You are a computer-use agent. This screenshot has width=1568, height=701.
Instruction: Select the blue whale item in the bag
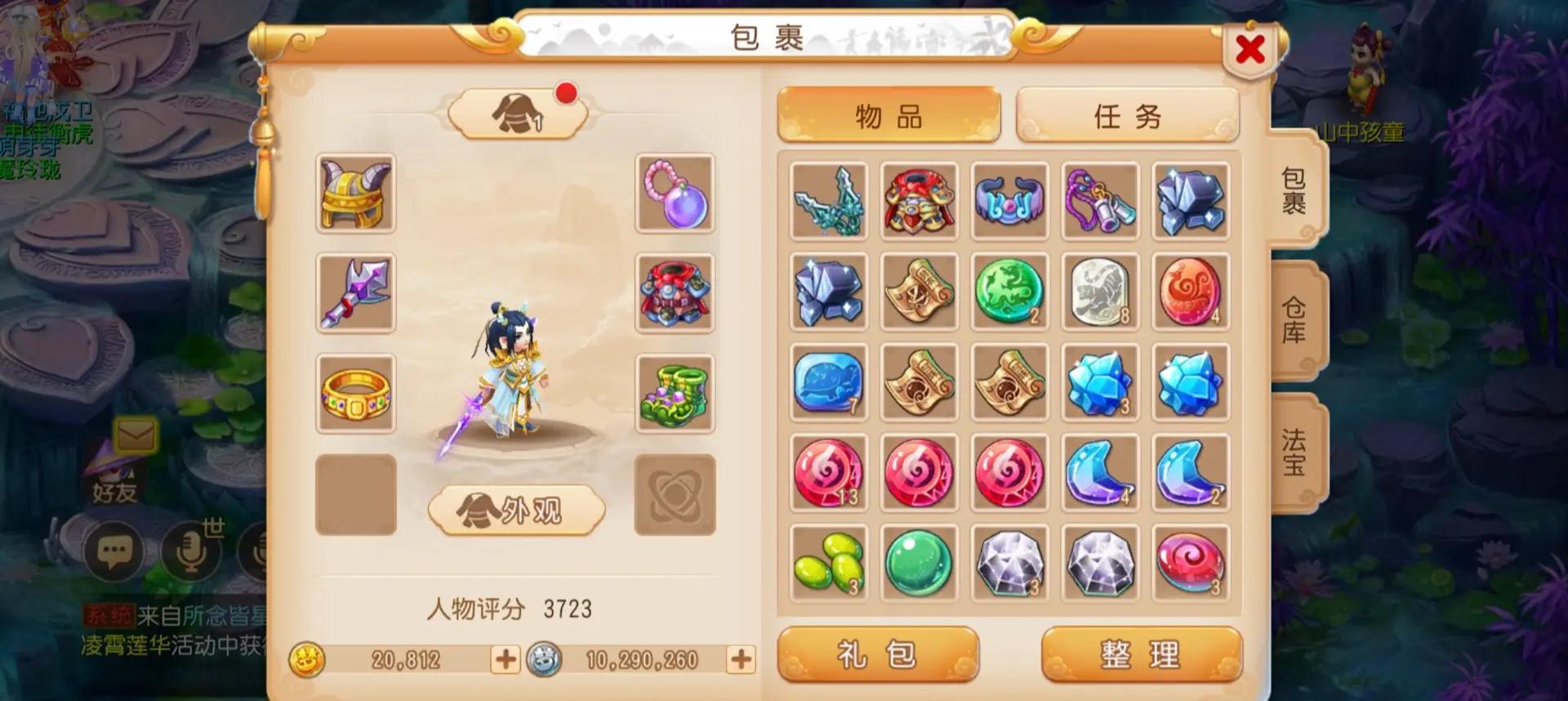click(x=828, y=382)
